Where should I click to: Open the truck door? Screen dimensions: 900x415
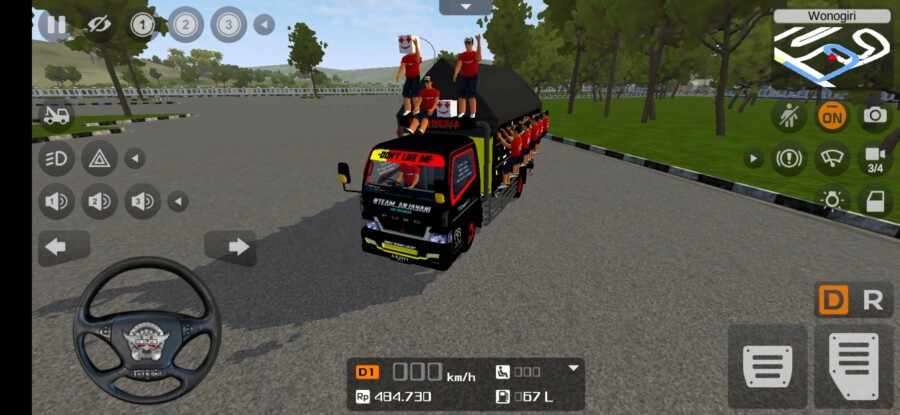874,200
